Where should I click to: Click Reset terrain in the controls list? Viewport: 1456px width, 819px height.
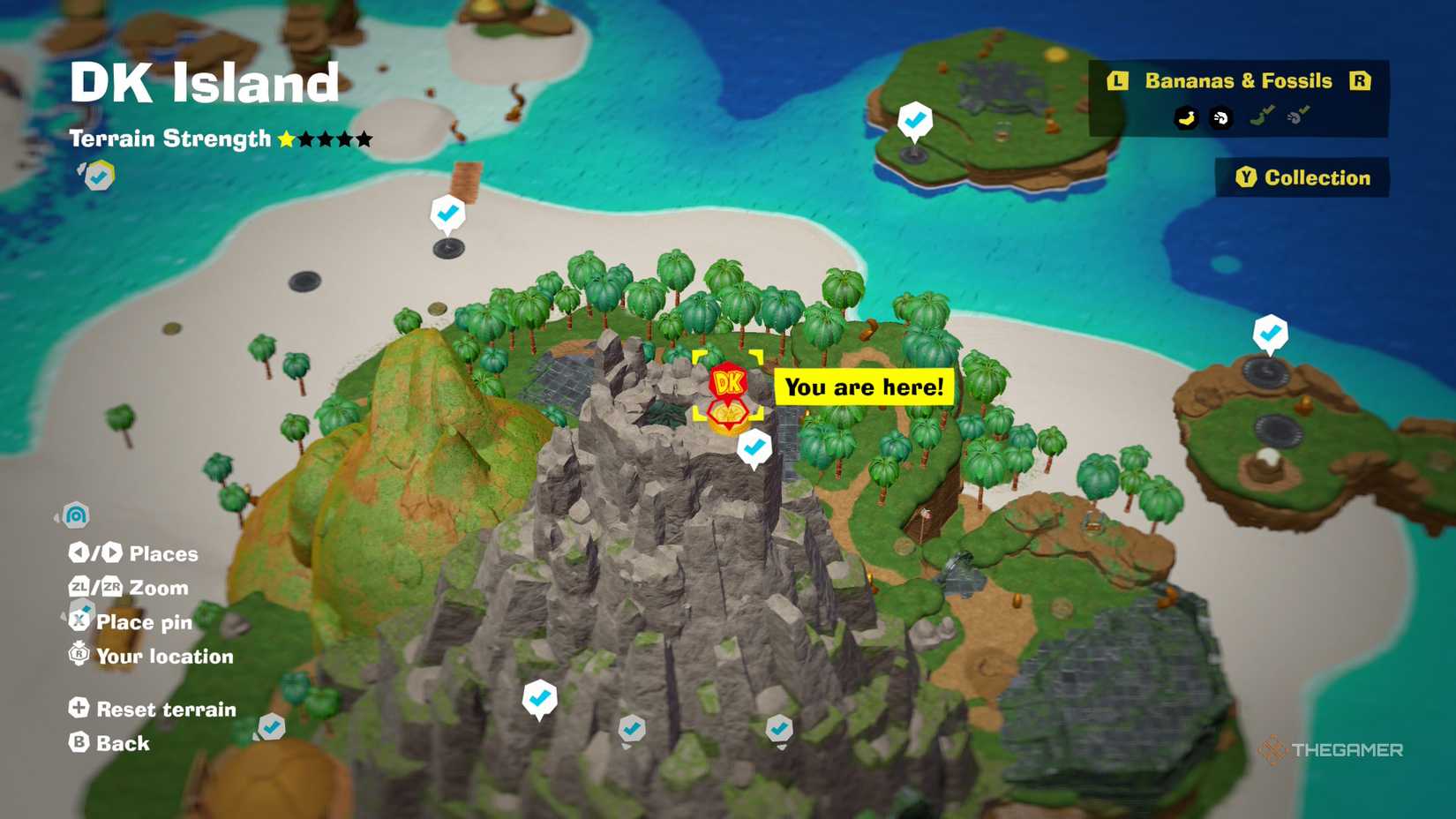(166, 709)
